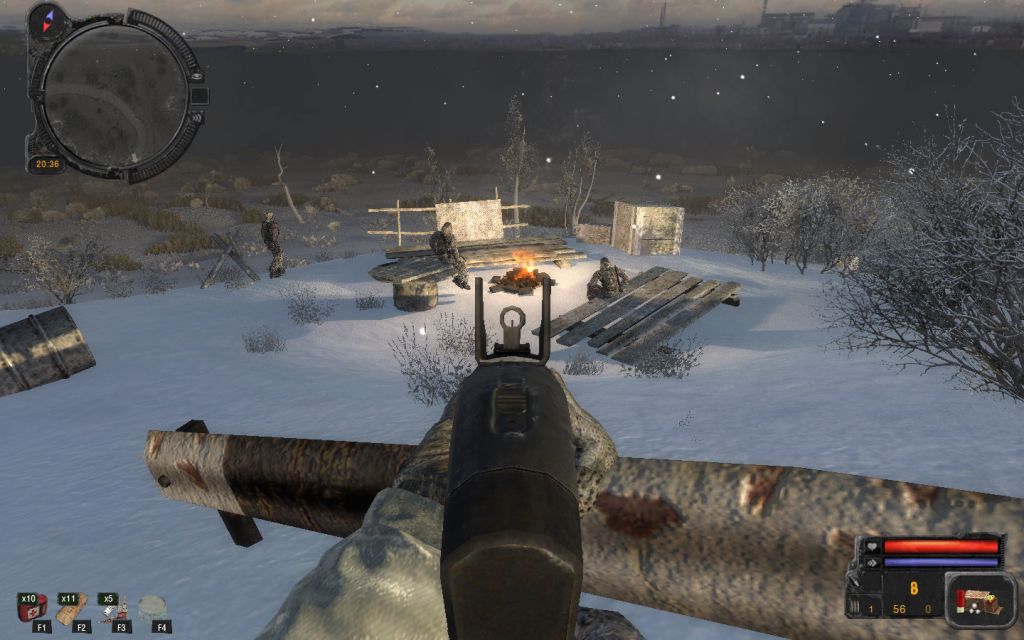Click the shotgun shell ammo type icon

[x=960, y=601]
